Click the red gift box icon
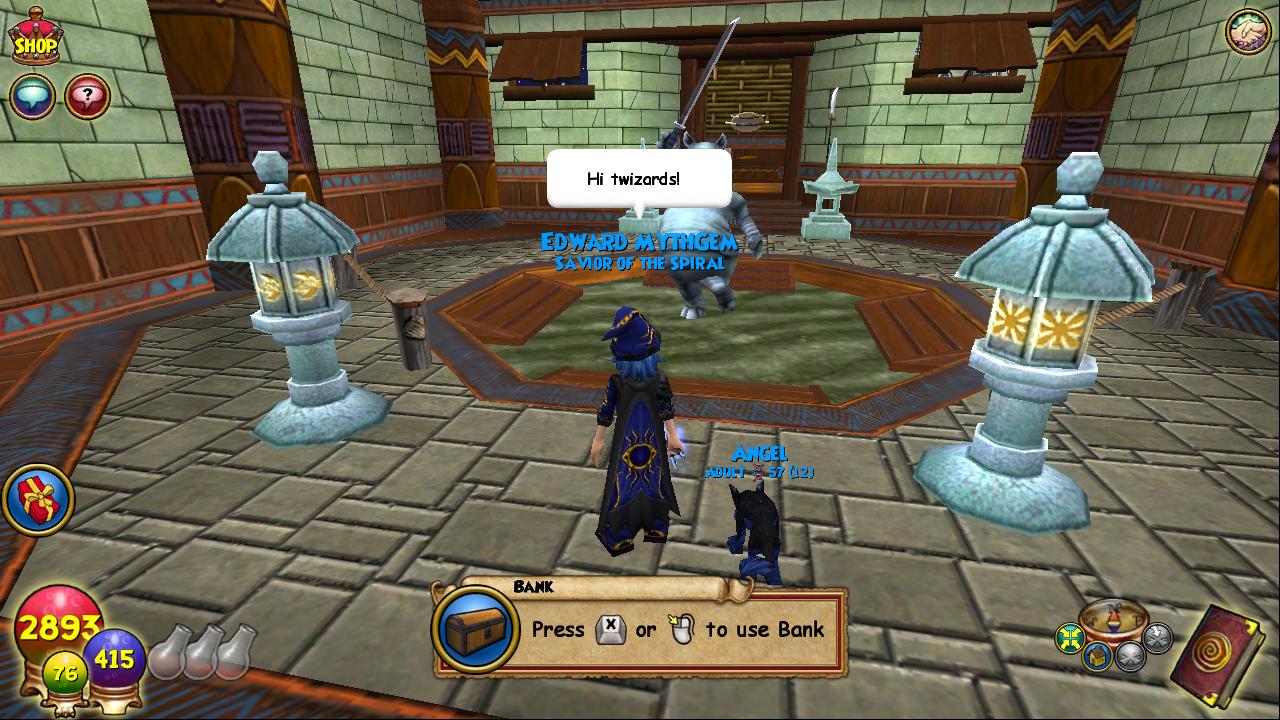Viewport: 1280px width, 720px height. (x=38, y=499)
